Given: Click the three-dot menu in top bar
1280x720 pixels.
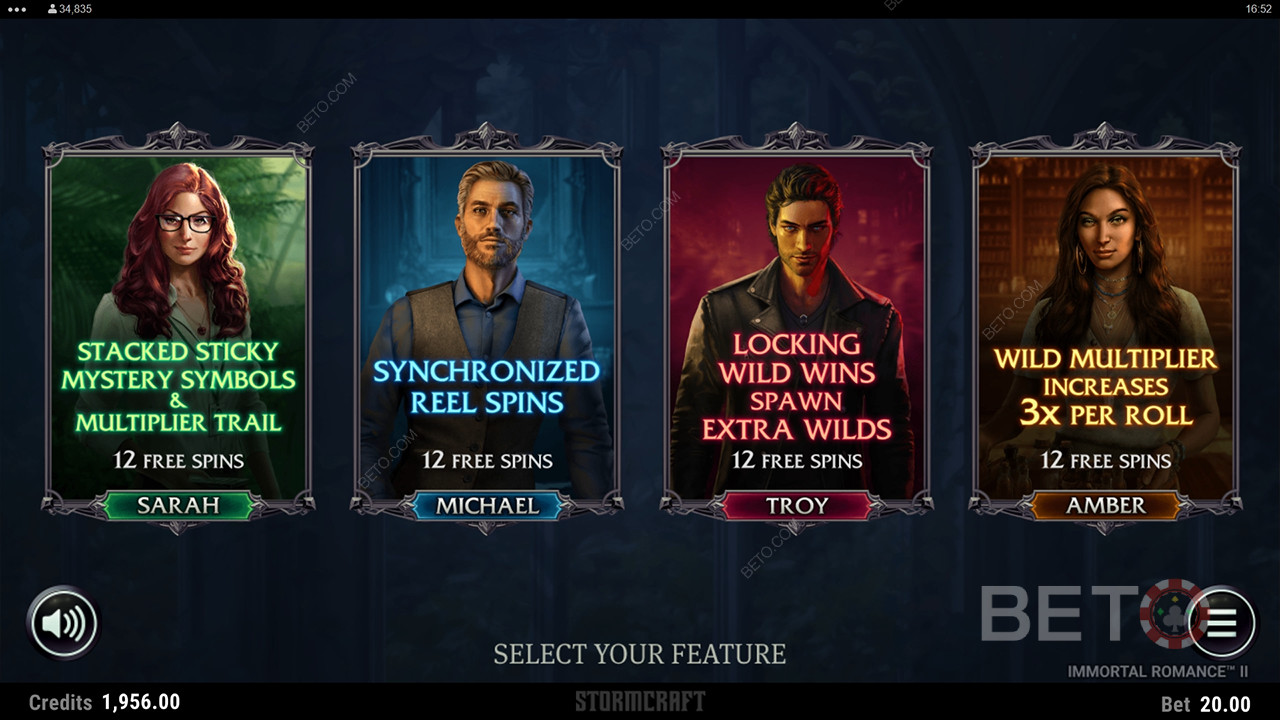Looking at the screenshot, I should click(x=17, y=9).
